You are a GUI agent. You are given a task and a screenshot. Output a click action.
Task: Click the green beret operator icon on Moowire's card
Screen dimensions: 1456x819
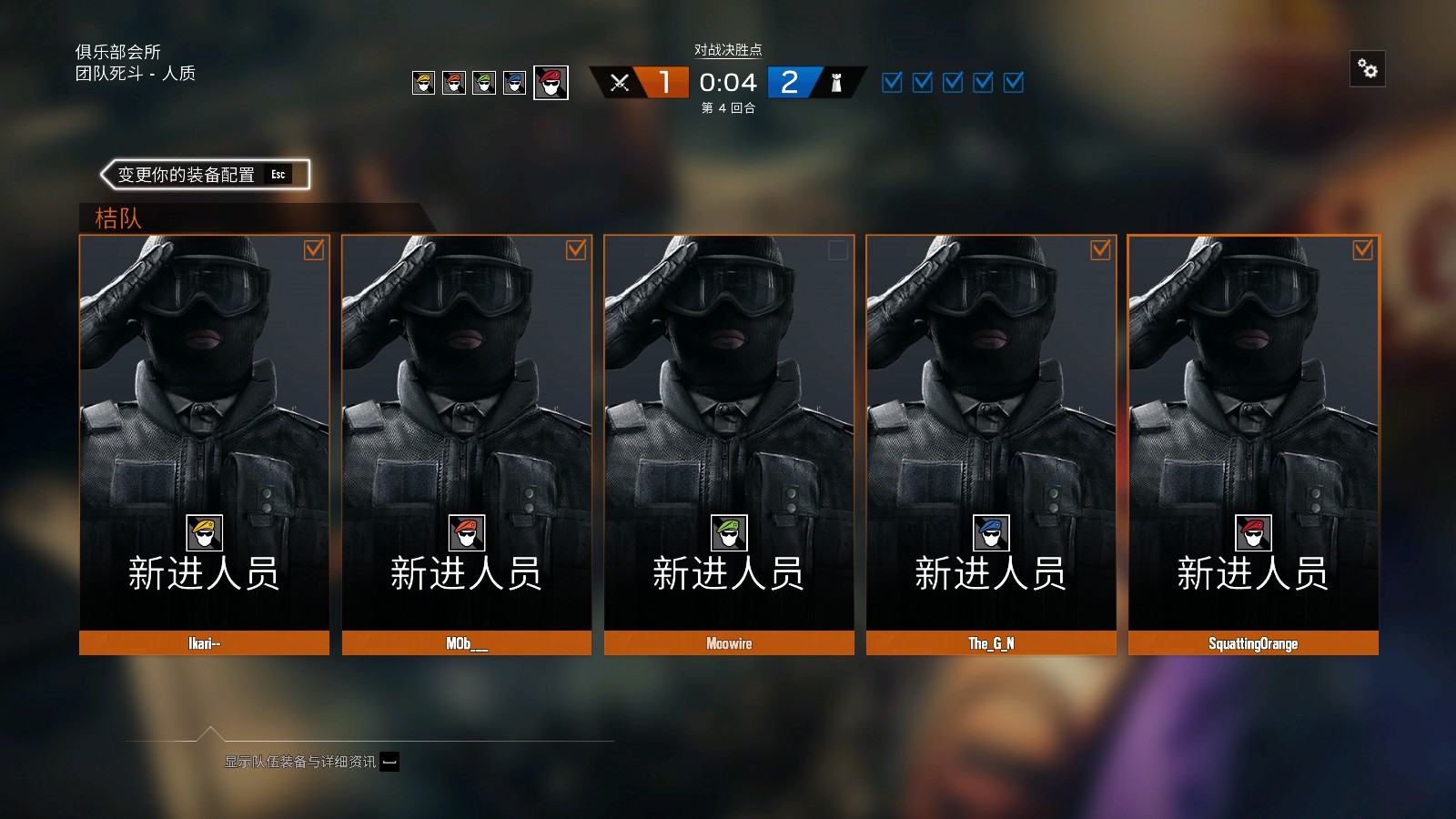click(728, 533)
